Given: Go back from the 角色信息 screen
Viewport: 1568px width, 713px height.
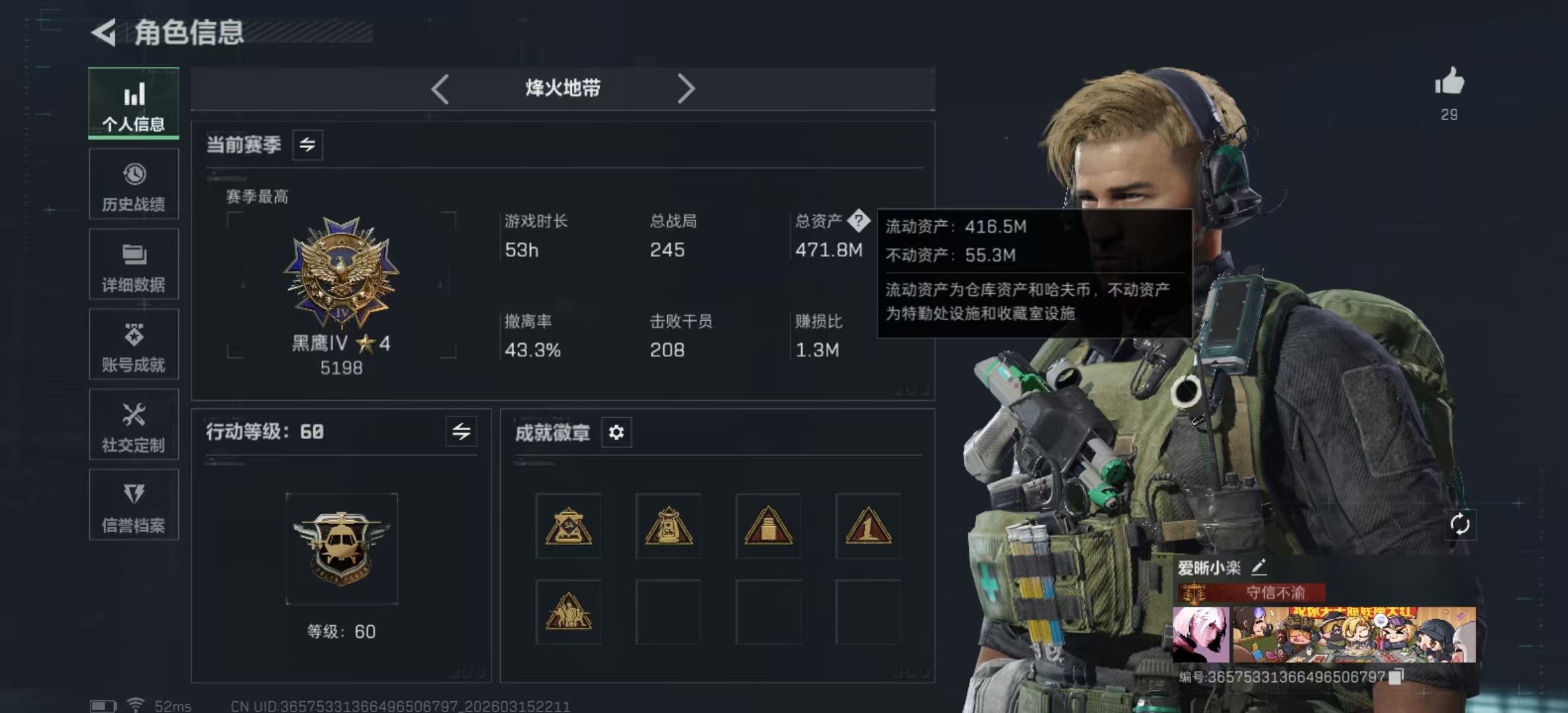Looking at the screenshot, I should click(x=104, y=32).
